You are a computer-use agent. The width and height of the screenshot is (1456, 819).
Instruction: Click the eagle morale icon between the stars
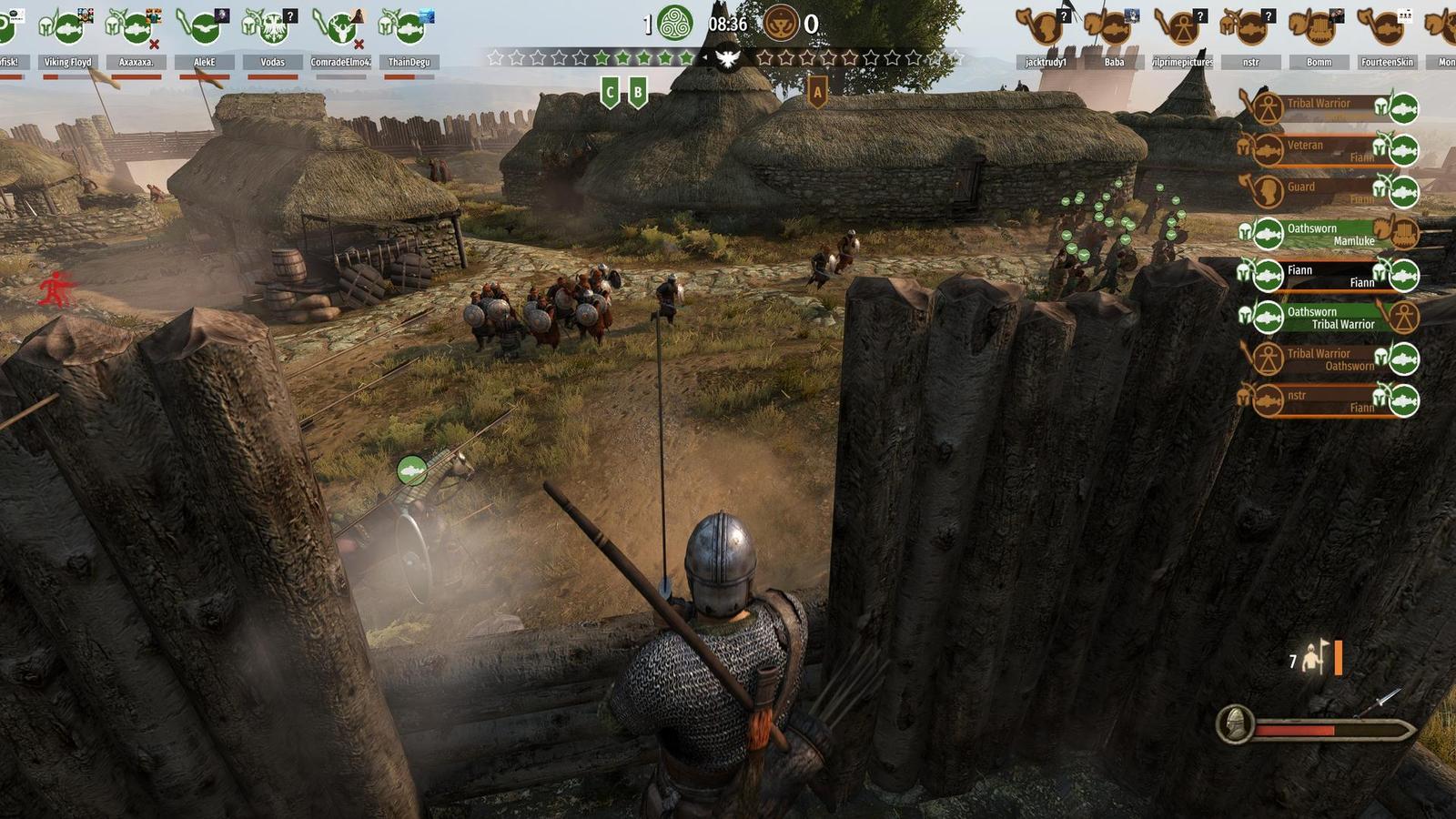coord(727,60)
